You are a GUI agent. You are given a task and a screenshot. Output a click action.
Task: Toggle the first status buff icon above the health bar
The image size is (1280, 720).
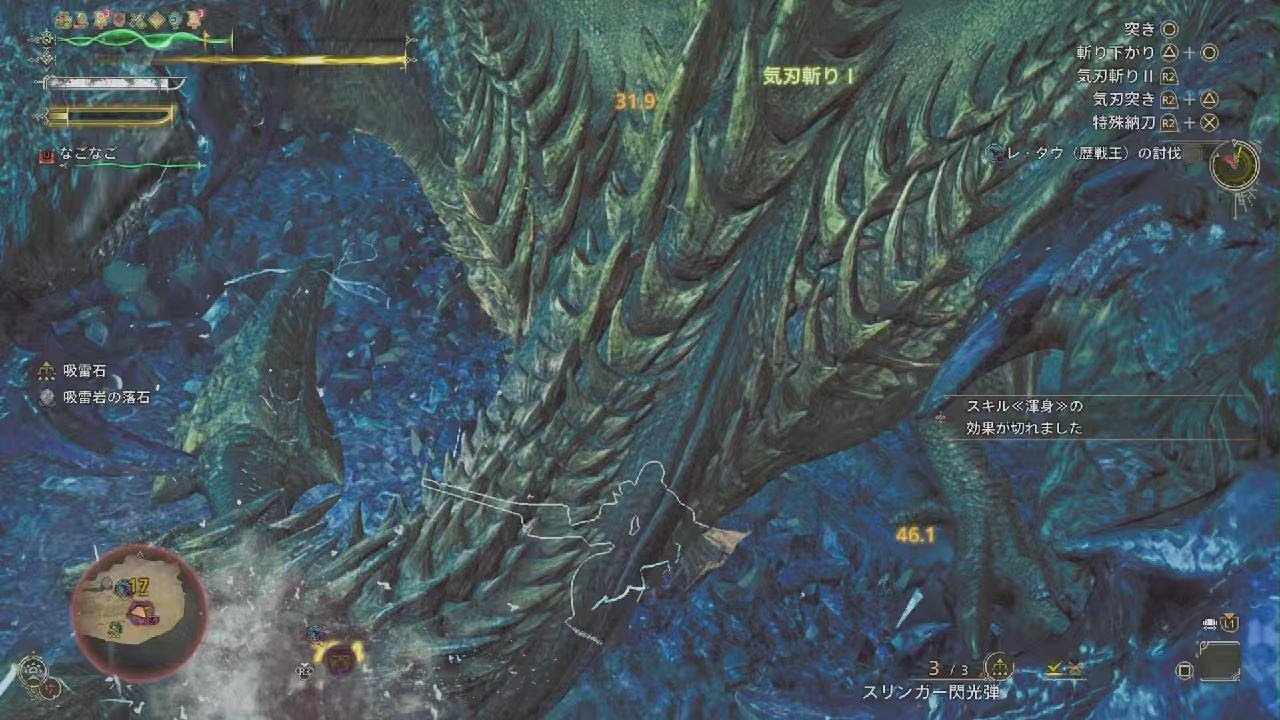coord(62,18)
